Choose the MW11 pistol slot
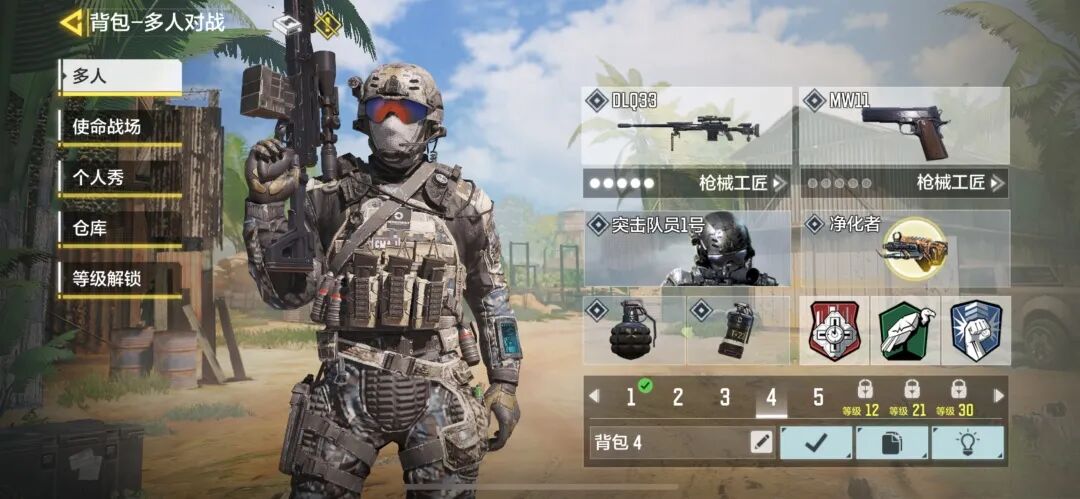The height and width of the screenshot is (499, 1080). click(903, 126)
